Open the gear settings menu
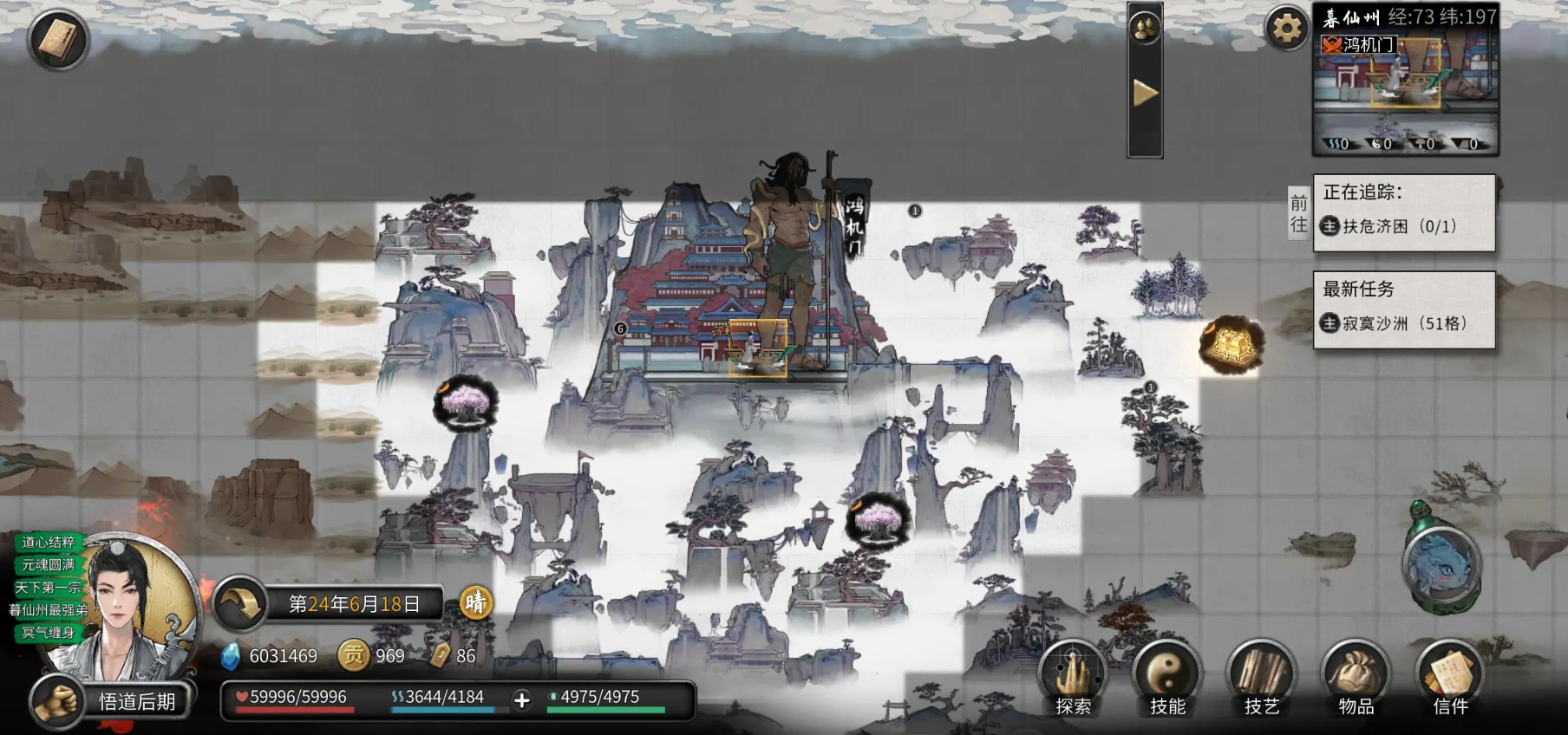Viewport: 1568px width, 735px height. pos(1286,28)
